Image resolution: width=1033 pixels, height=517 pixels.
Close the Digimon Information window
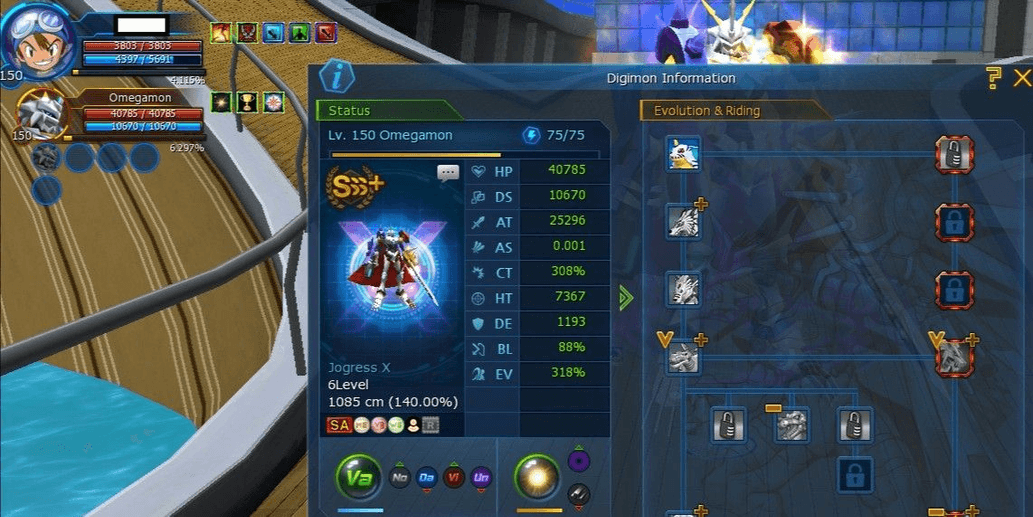(1021, 78)
